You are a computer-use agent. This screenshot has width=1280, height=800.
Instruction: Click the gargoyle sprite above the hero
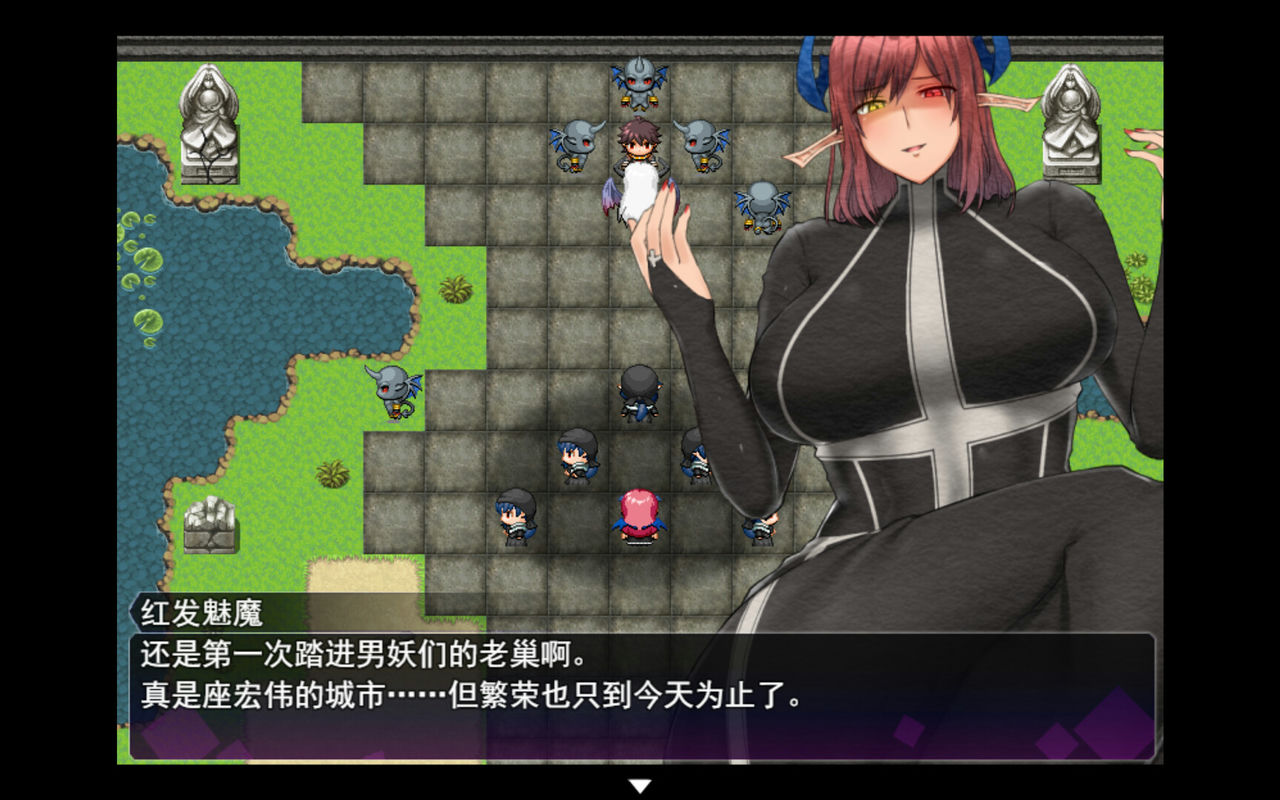click(x=637, y=80)
